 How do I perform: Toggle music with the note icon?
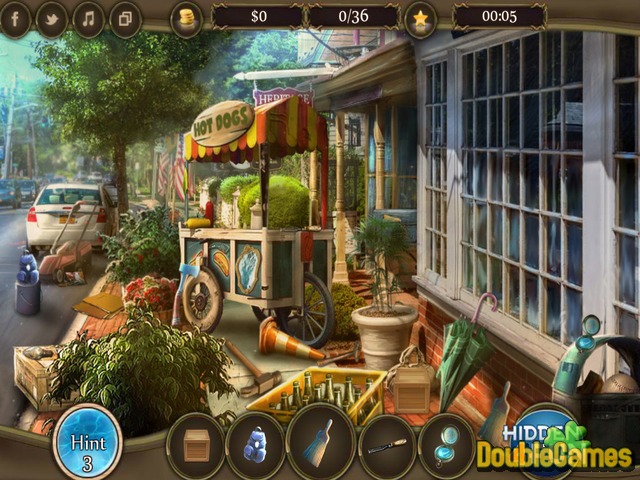coord(88,18)
